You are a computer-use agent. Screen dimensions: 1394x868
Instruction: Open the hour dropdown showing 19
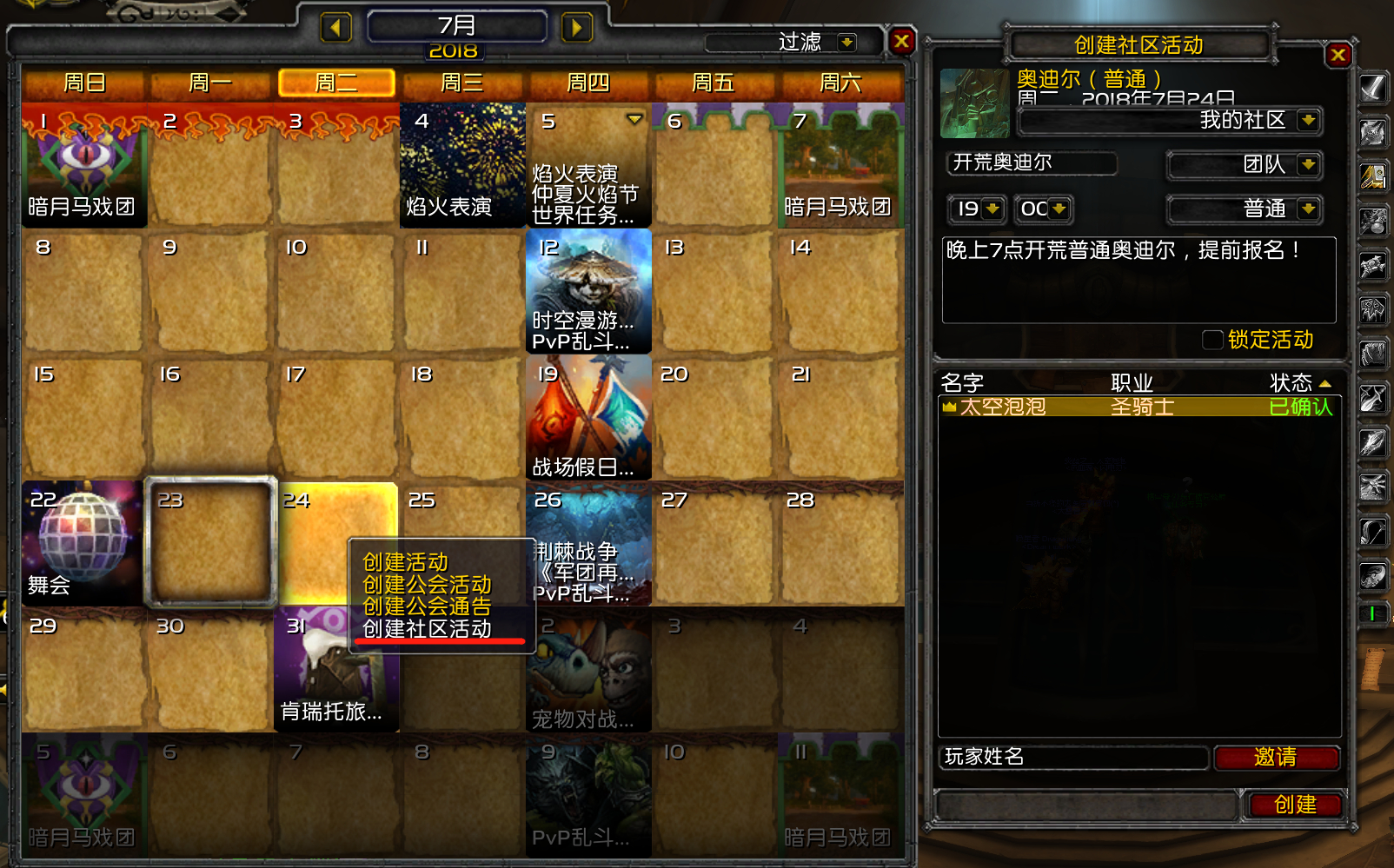(x=975, y=209)
